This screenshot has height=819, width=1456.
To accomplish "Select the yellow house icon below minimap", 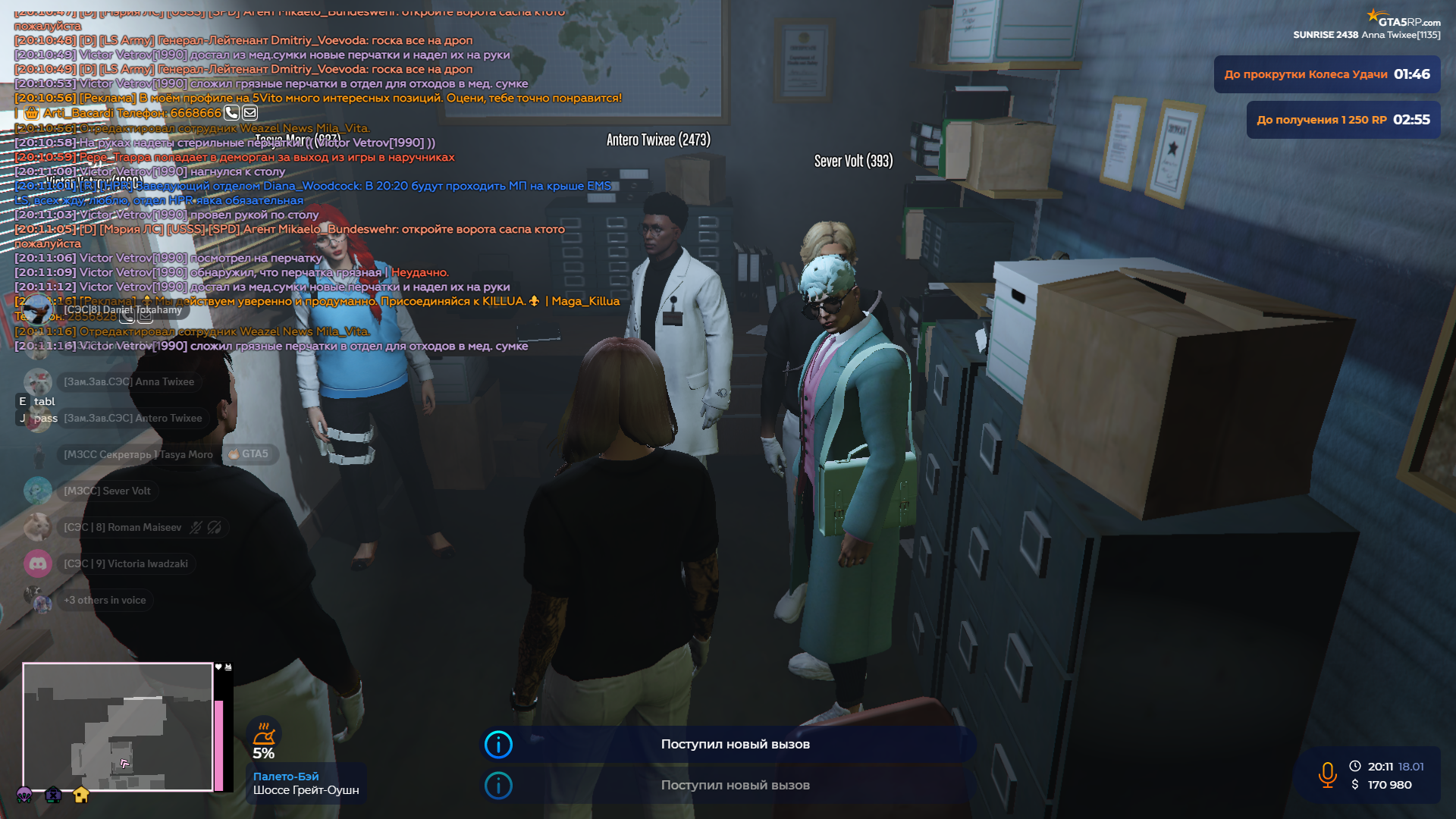I will pyautogui.click(x=81, y=795).
